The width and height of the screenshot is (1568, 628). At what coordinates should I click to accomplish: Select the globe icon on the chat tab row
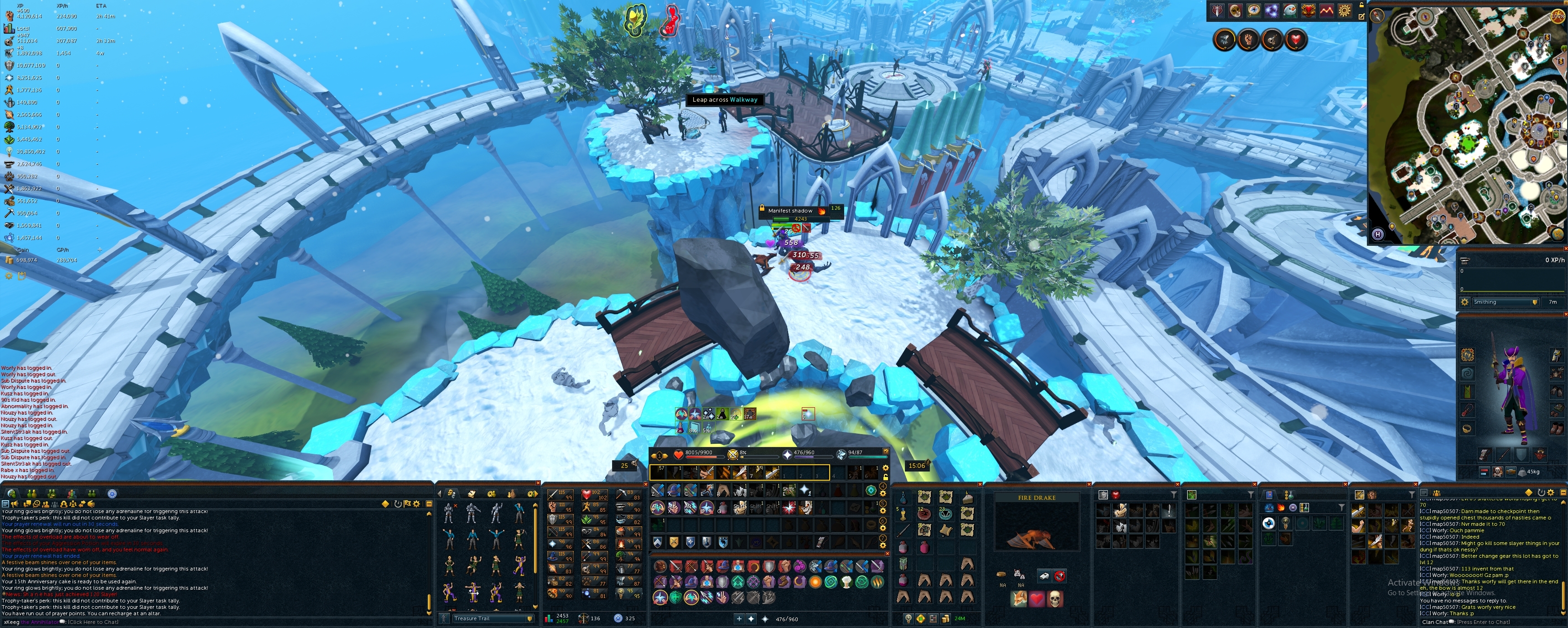pyautogui.click(x=11, y=494)
